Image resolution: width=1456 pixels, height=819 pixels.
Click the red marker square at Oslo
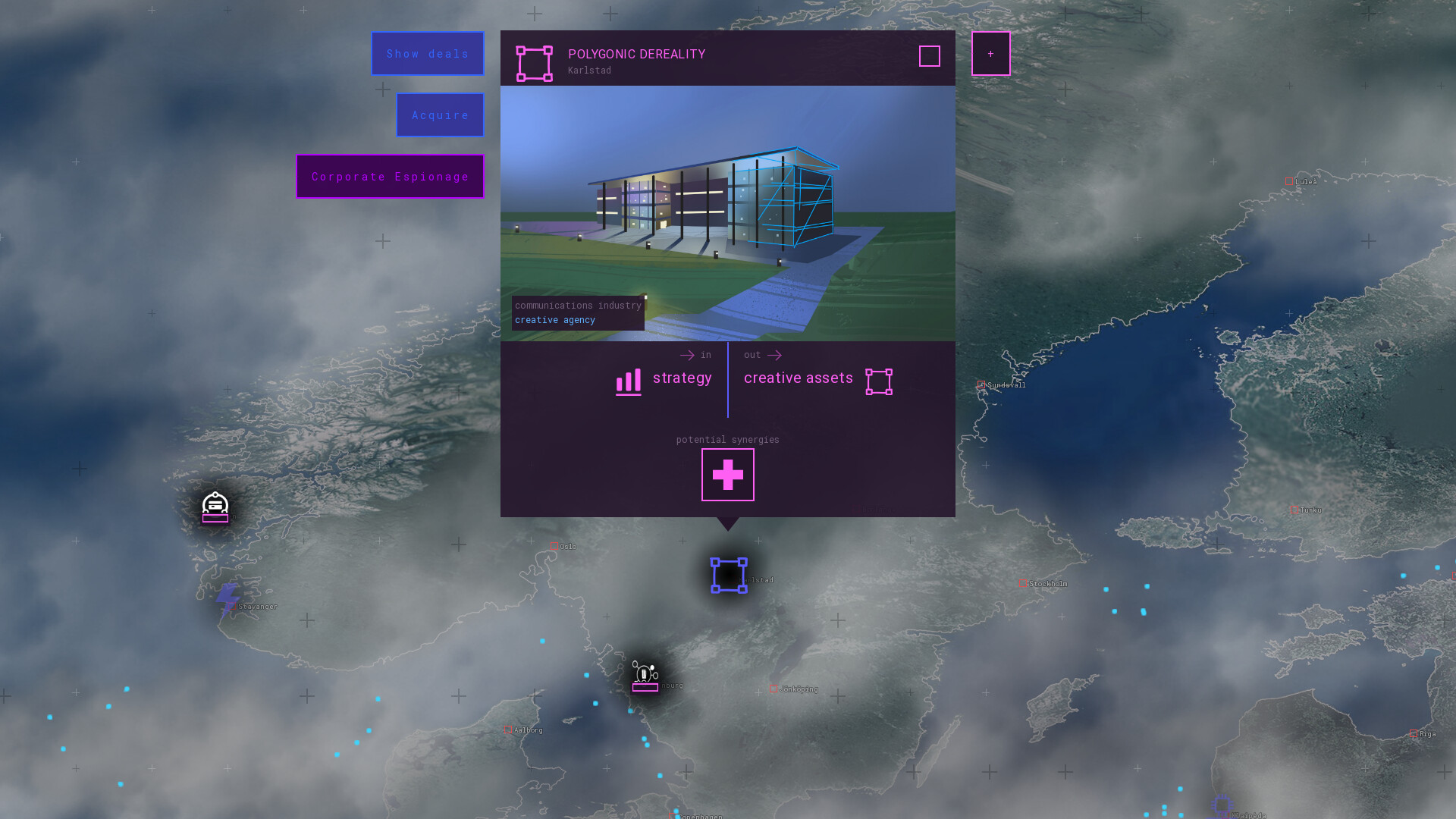(x=554, y=545)
